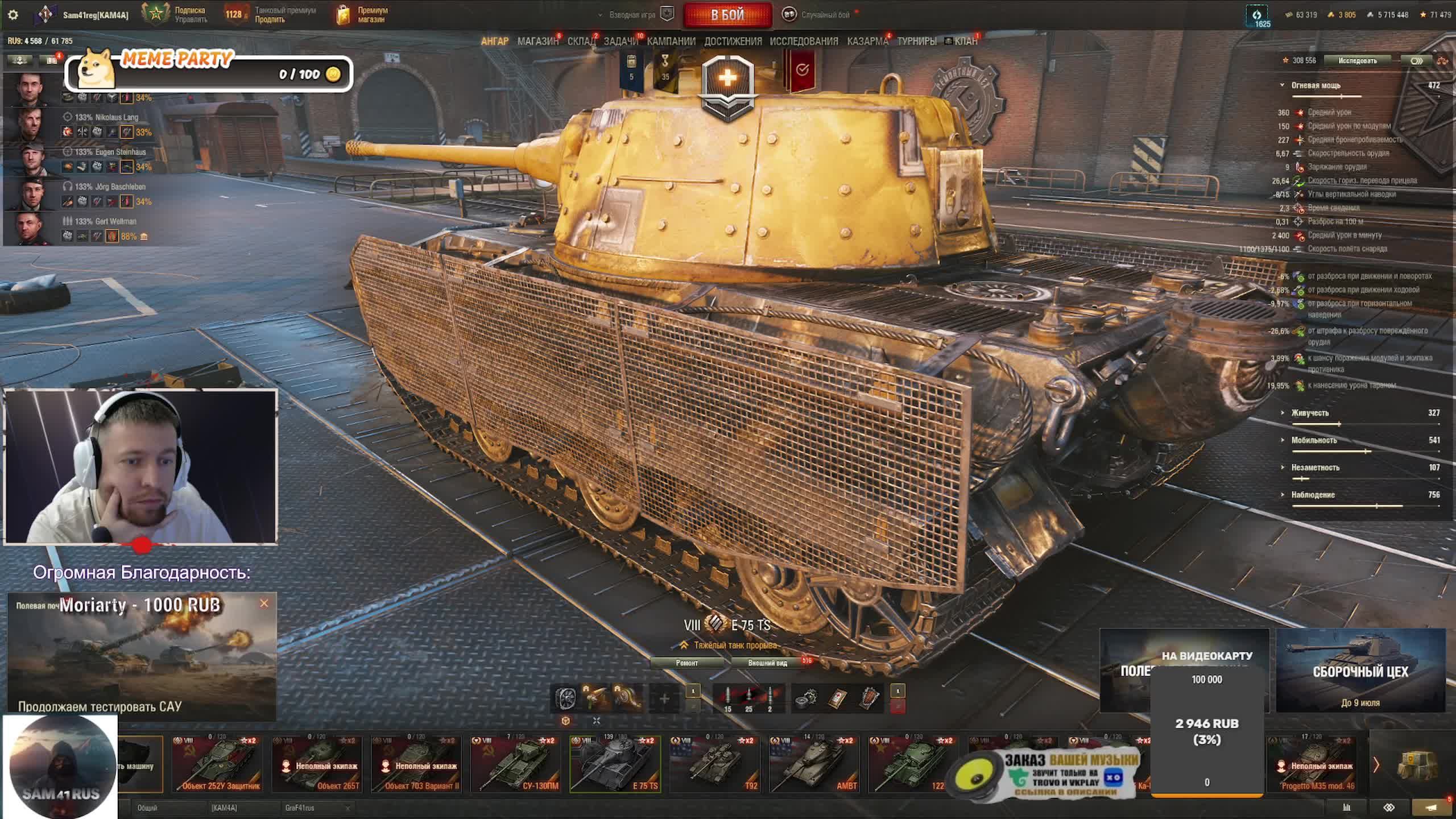
Task: Open the КАЗАРМА barracks tab
Action: [x=867, y=41]
